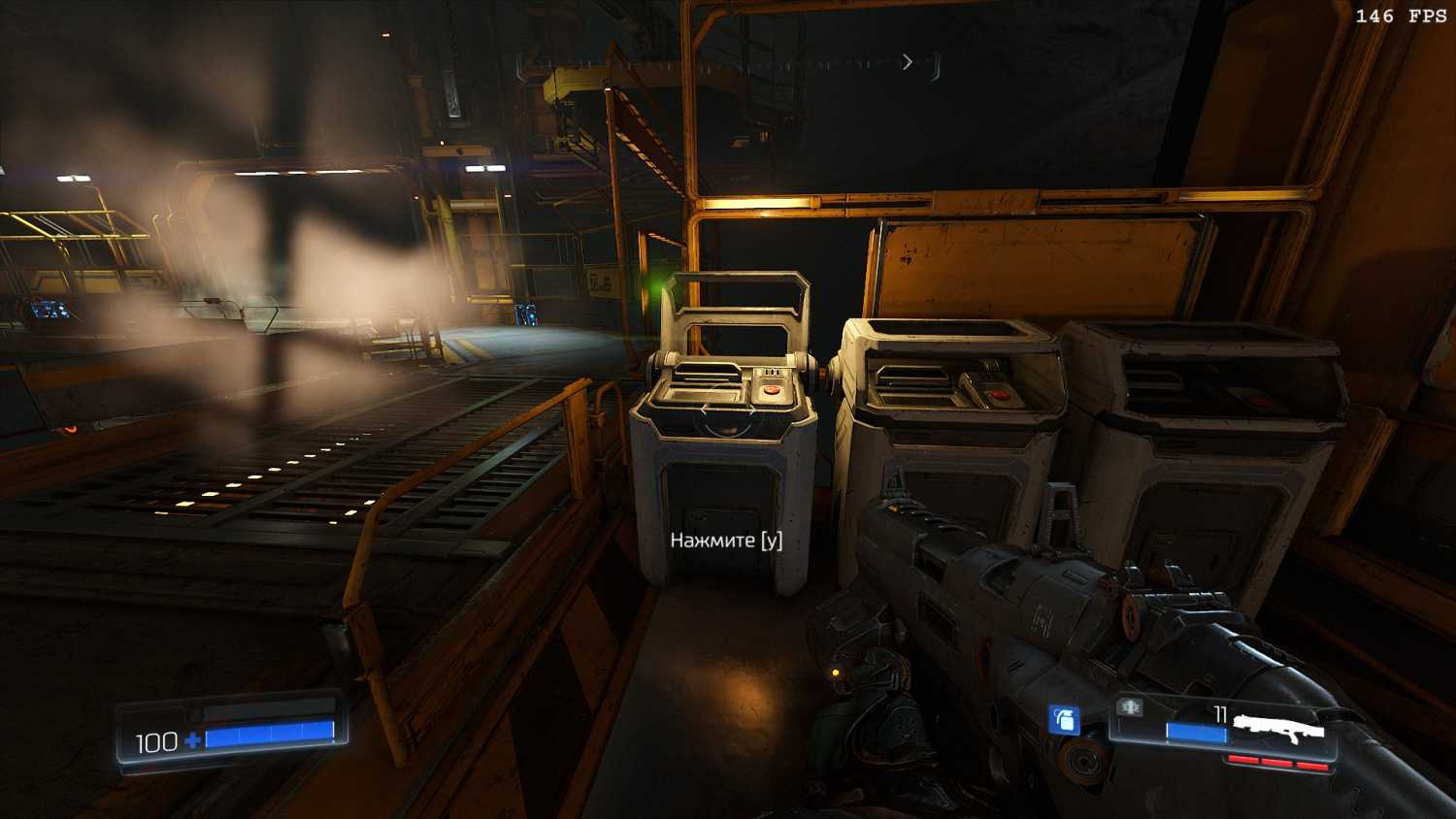
Task: Select the frag grenade equipment icon
Action: click(x=1065, y=720)
